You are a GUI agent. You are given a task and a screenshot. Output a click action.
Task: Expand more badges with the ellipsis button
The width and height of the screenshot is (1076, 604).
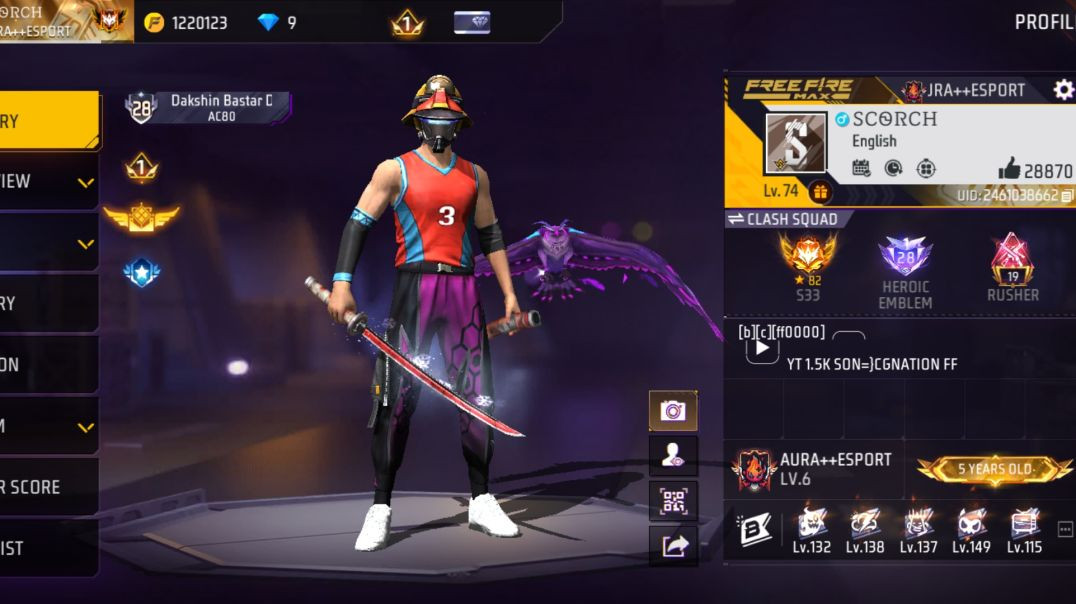[x=1064, y=529]
